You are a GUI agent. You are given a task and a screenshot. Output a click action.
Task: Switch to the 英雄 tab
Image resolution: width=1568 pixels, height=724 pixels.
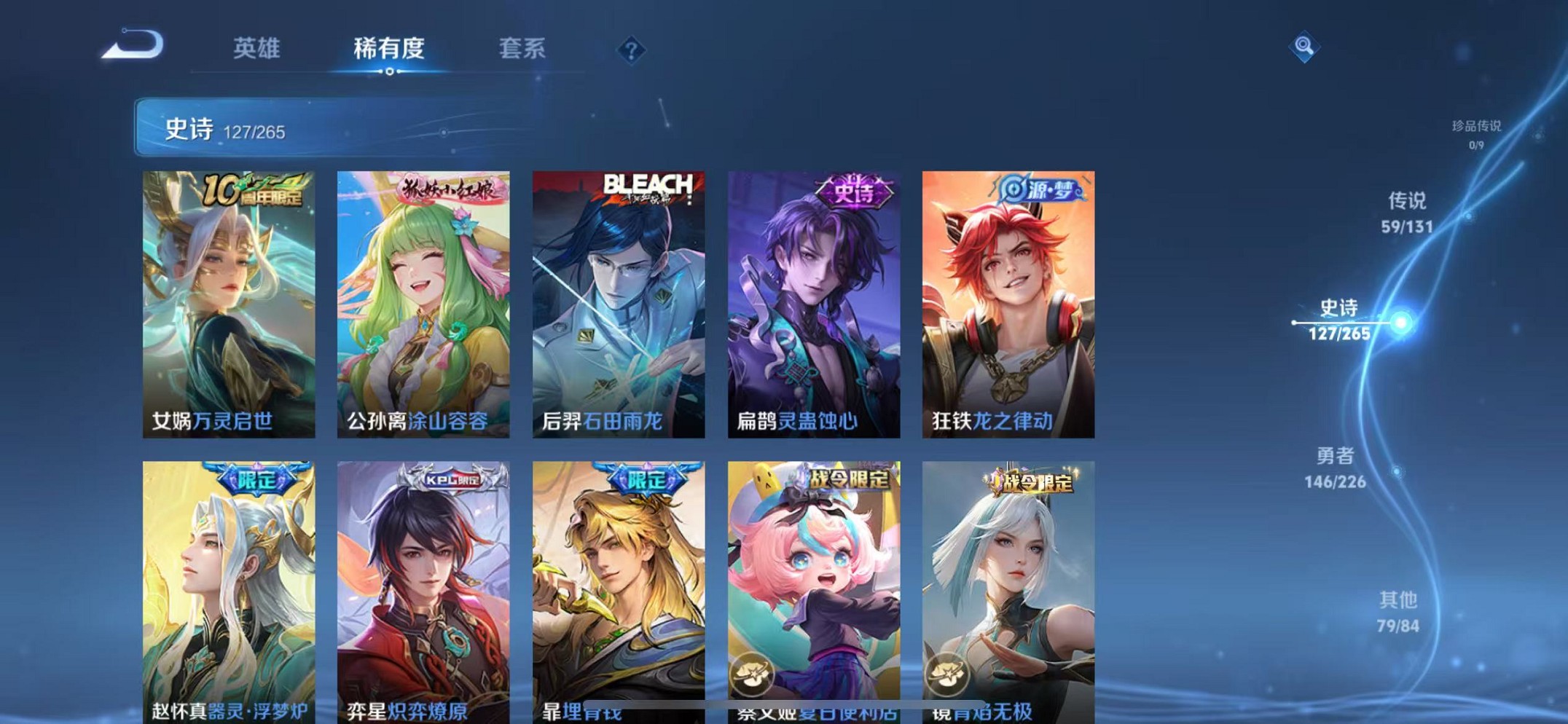pos(256,48)
